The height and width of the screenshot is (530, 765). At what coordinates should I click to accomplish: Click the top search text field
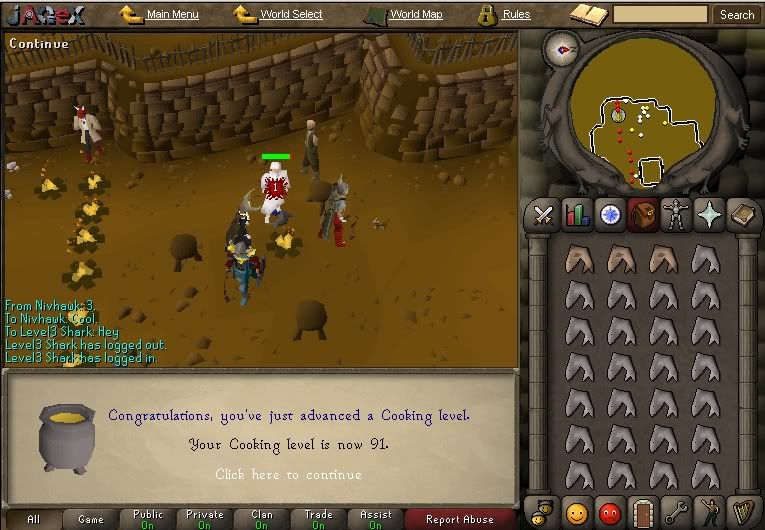click(x=660, y=15)
